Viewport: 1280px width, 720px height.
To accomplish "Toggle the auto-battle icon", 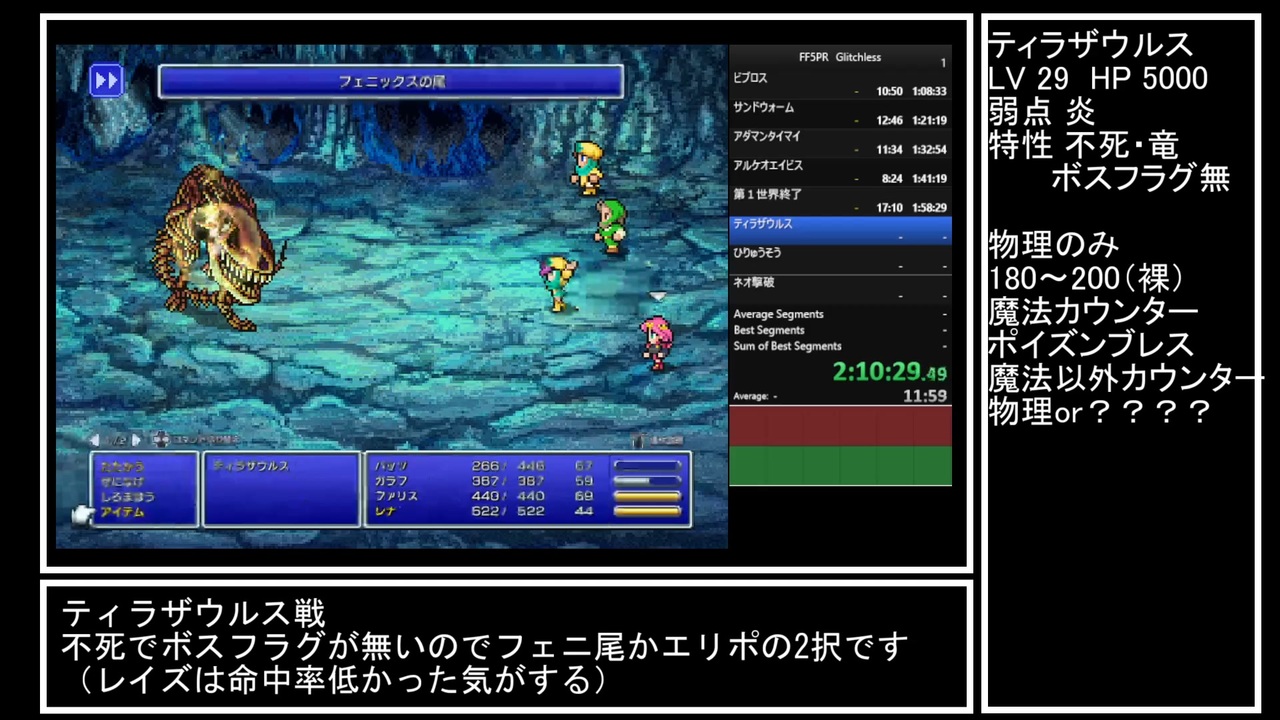I will (638, 440).
